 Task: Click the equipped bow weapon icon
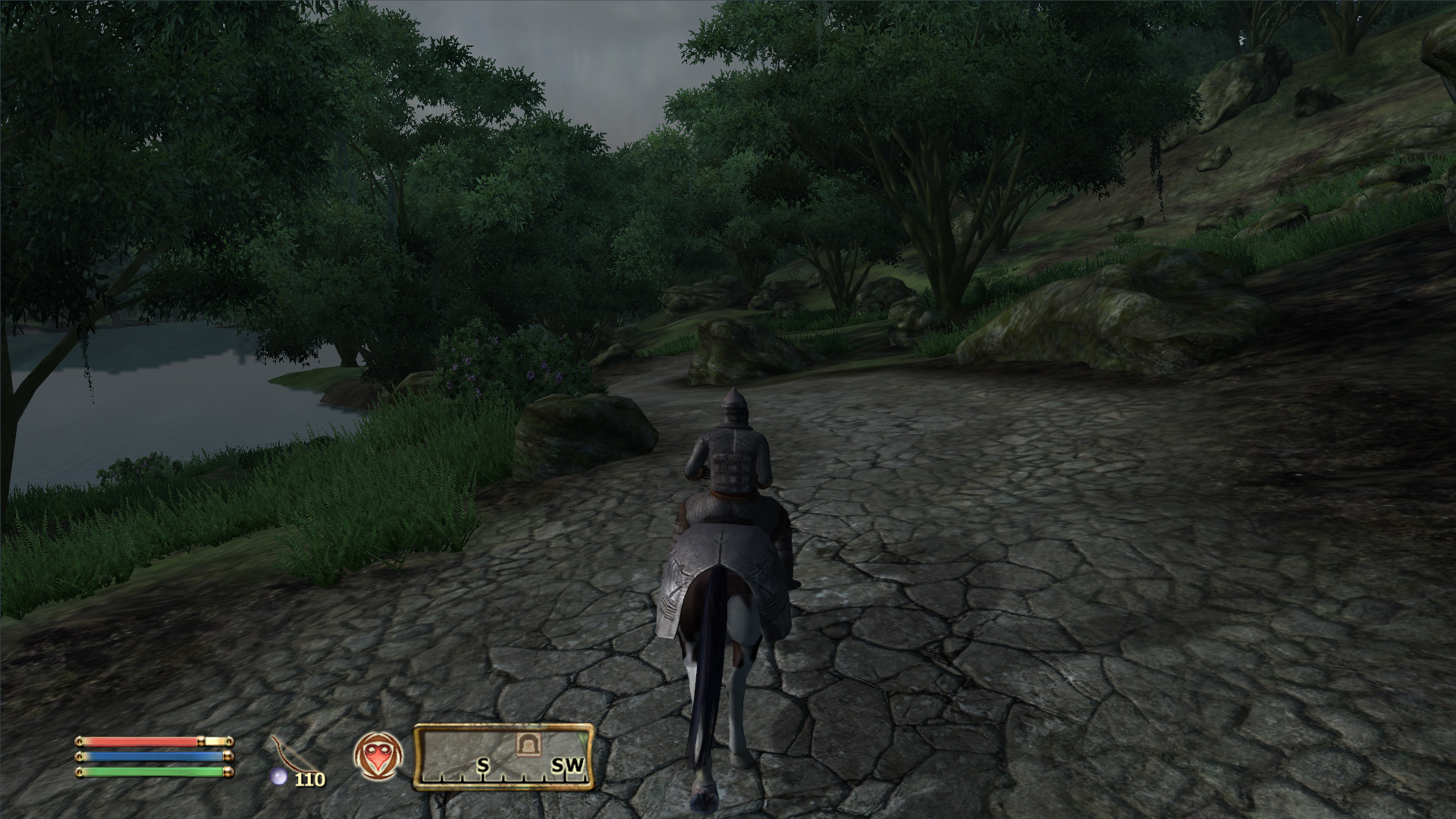[x=287, y=756]
